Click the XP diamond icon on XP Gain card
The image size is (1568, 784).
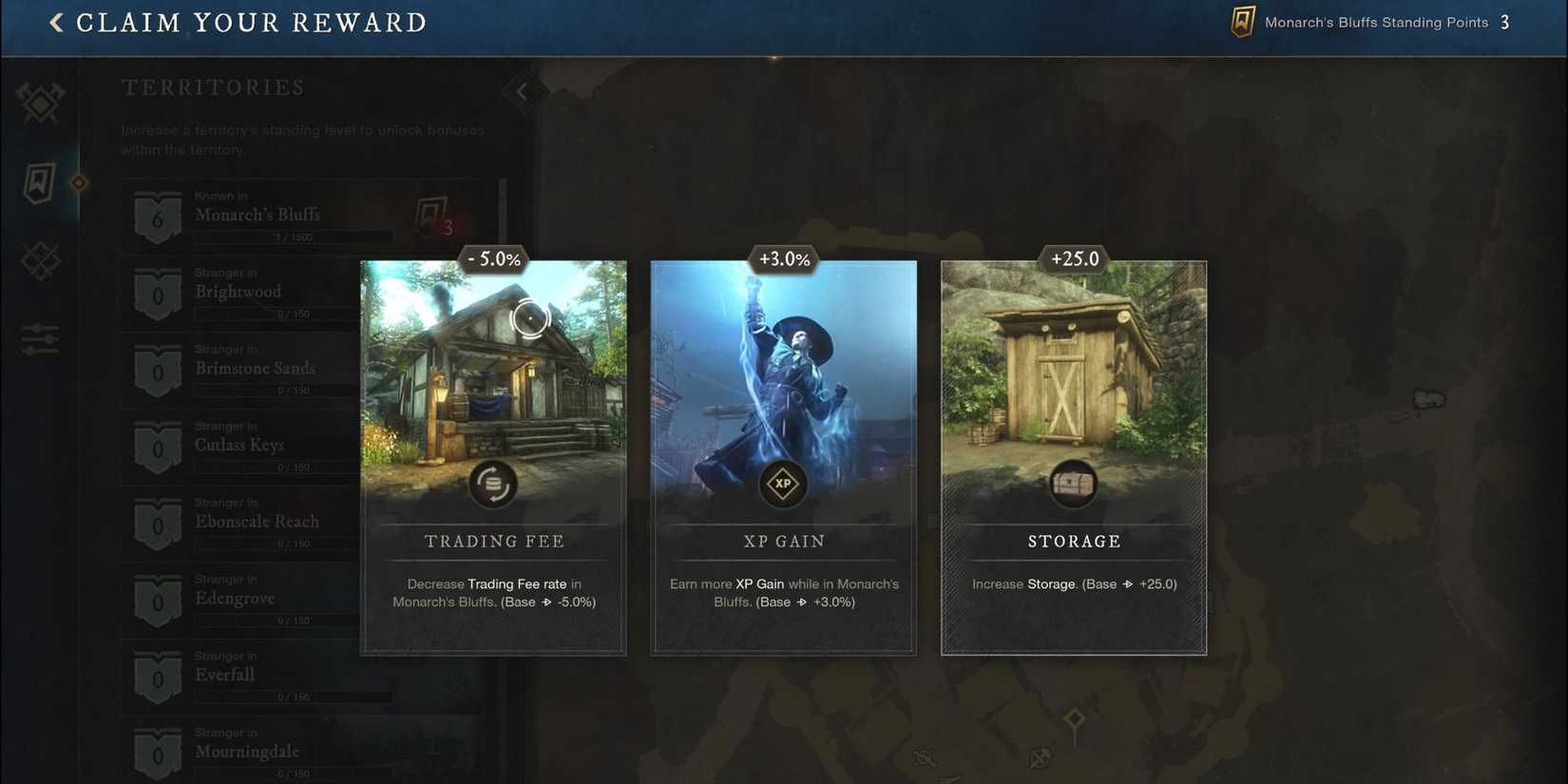point(782,484)
